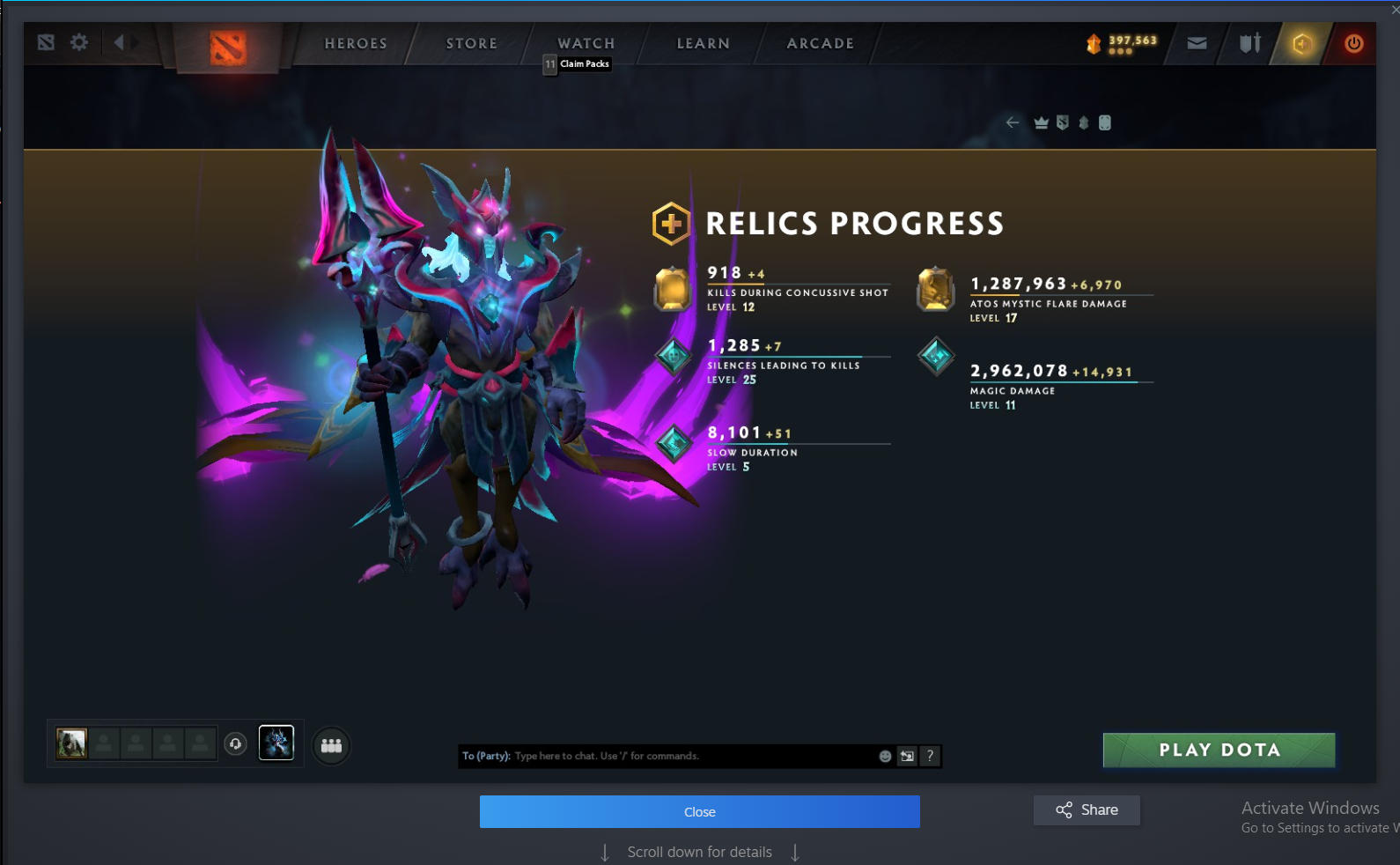Quit the game via power icon

point(1354,43)
